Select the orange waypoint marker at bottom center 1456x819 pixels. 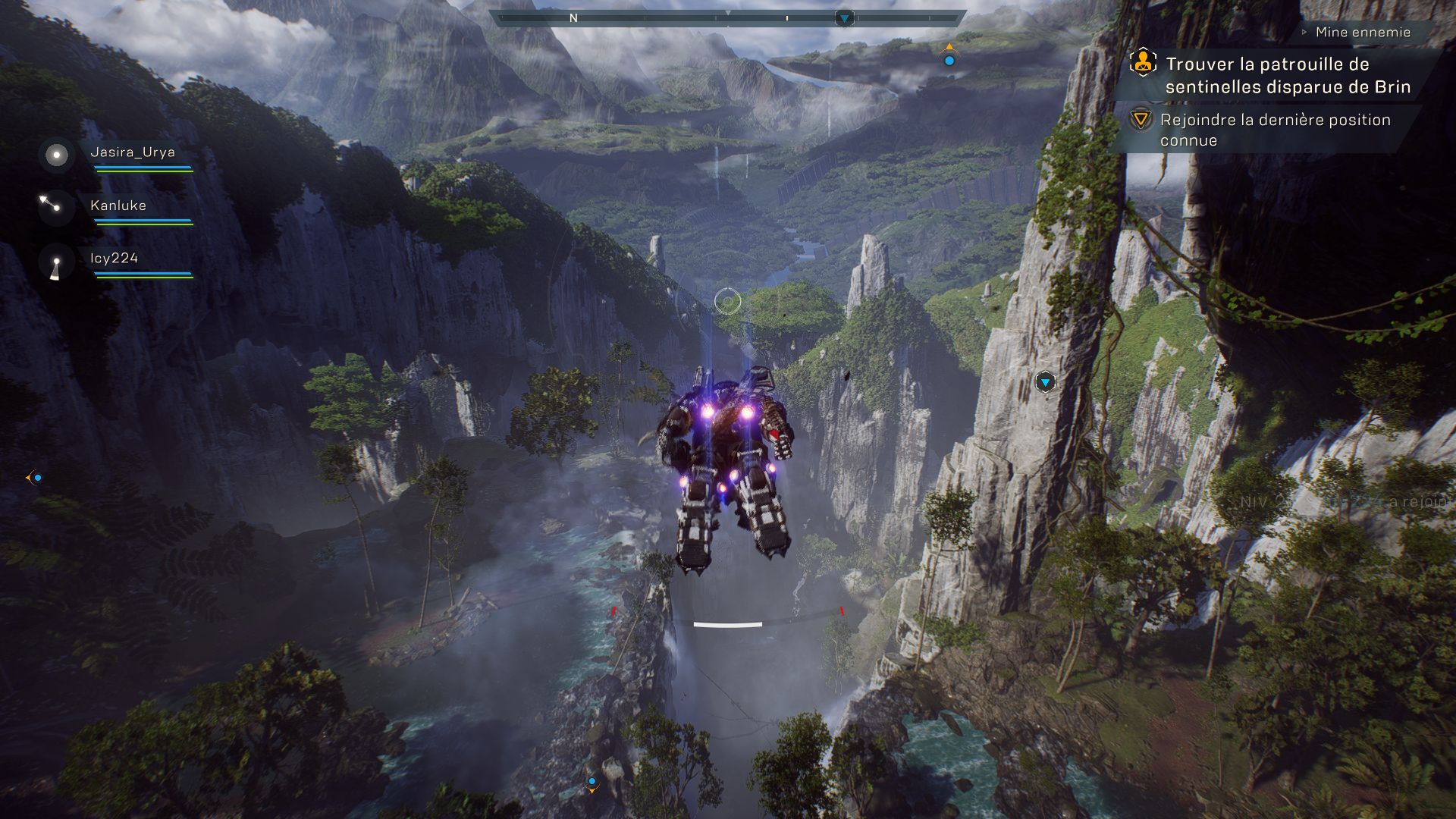point(591,787)
